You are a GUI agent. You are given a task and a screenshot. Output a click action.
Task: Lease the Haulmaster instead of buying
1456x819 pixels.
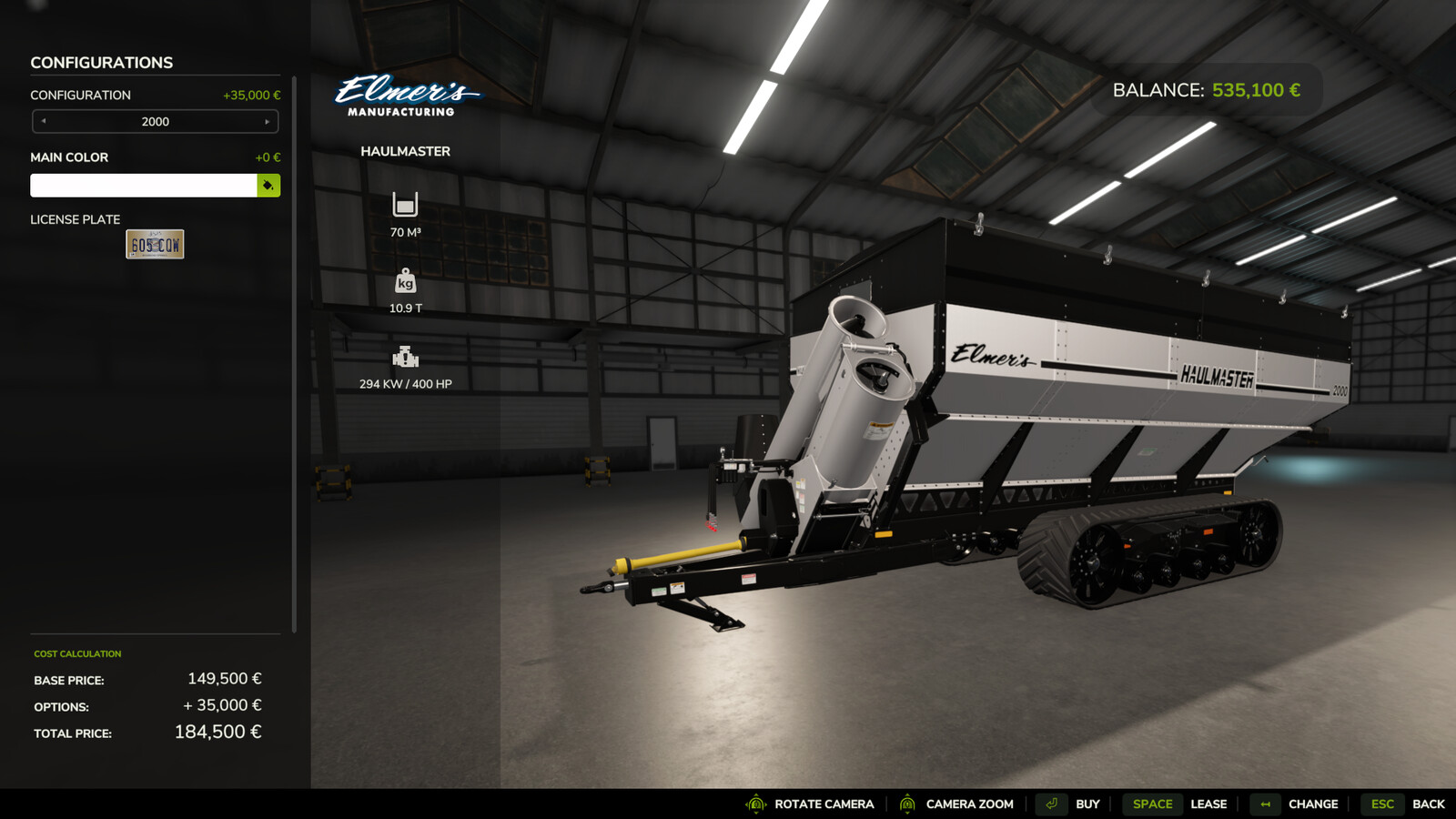tap(1180, 804)
